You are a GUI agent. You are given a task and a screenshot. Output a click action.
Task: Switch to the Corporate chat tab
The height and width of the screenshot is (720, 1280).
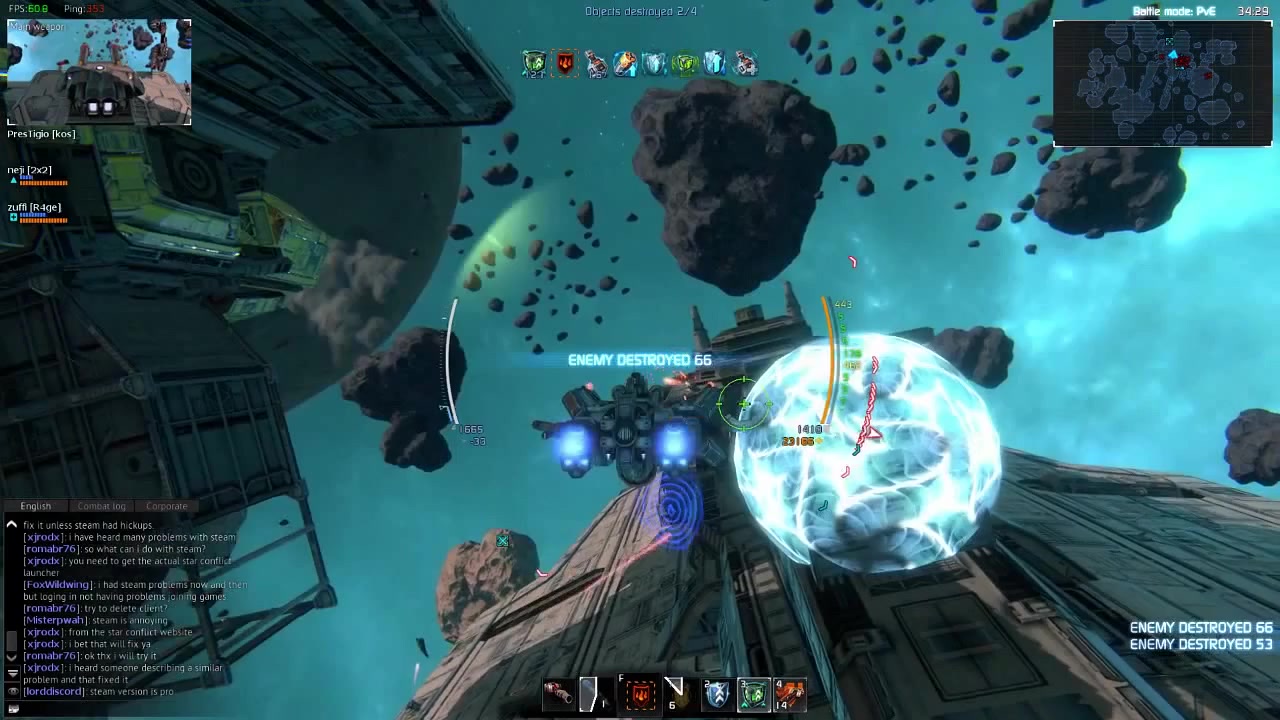[x=167, y=506]
